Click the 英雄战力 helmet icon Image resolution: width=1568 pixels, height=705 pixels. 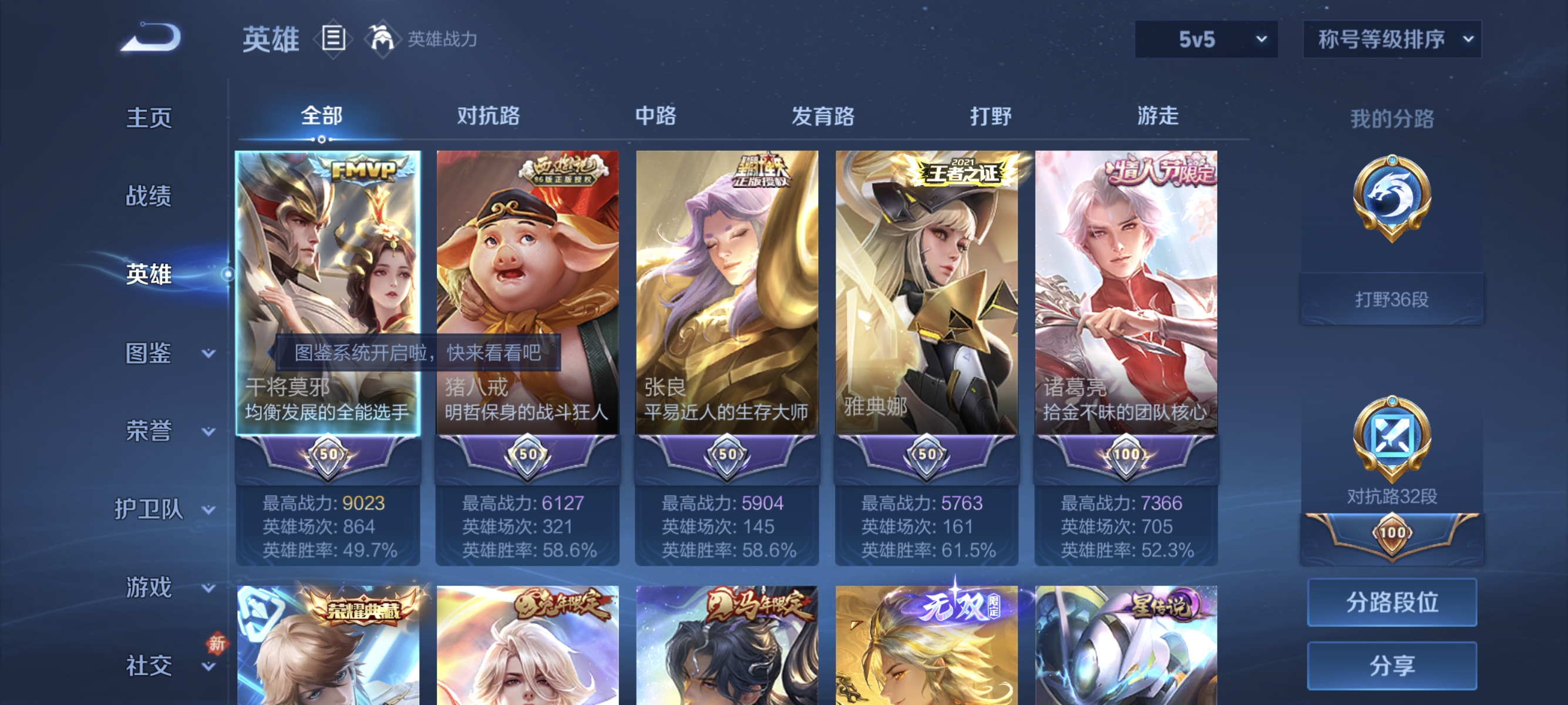[382, 38]
